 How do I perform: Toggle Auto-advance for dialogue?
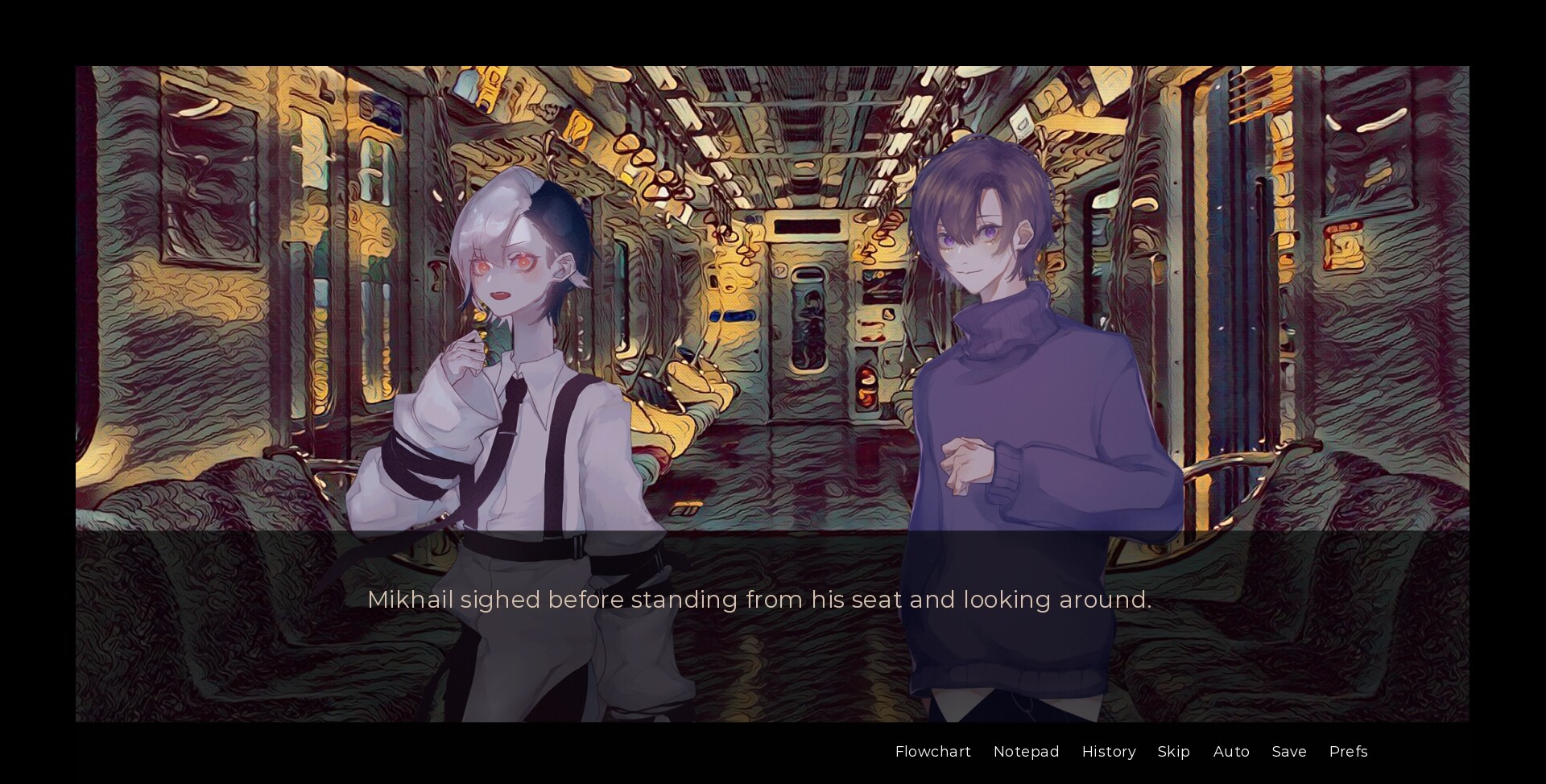click(x=1230, y=751)
